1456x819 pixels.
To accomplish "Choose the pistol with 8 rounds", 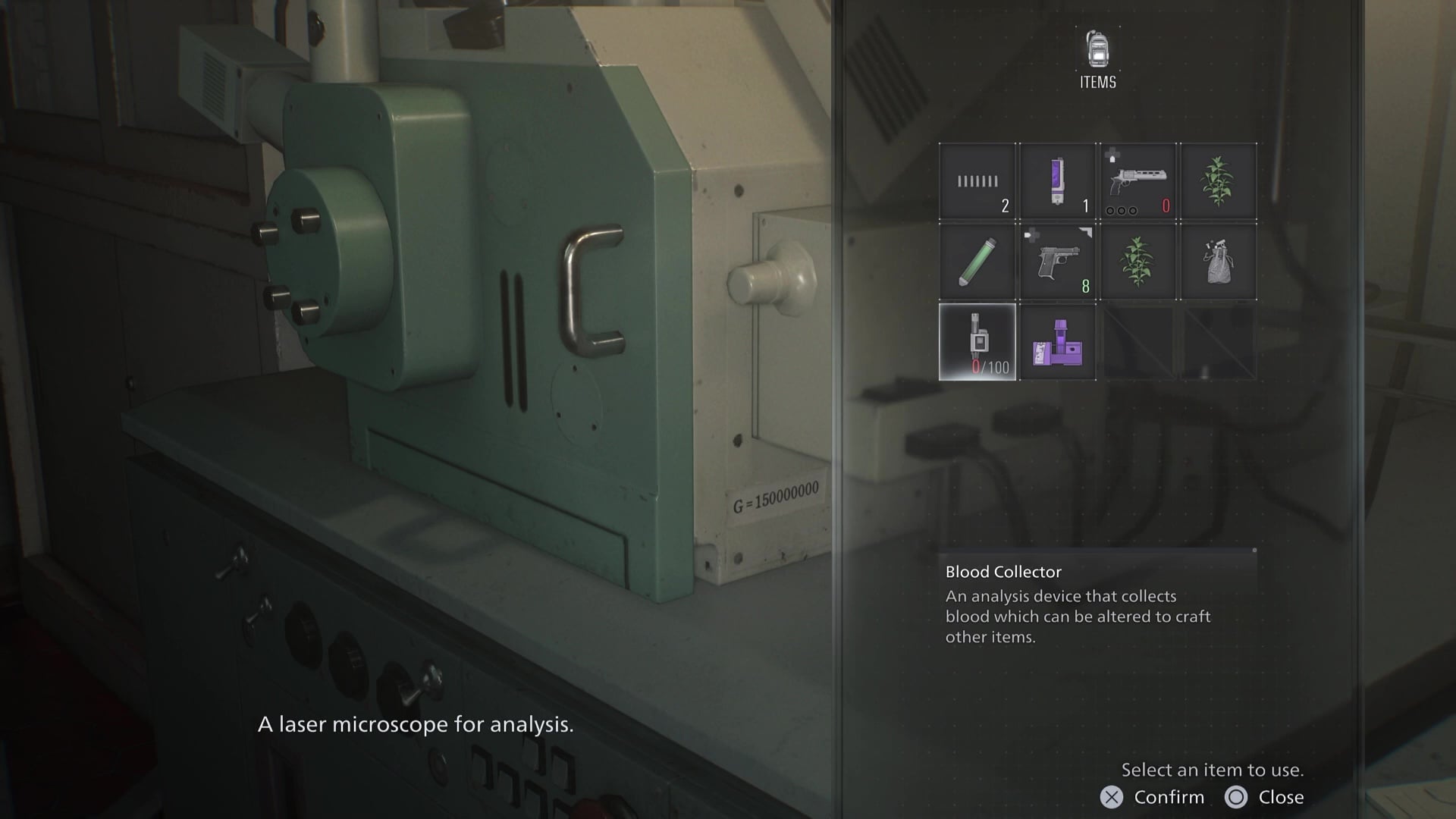I will [x=1058, y=262].
